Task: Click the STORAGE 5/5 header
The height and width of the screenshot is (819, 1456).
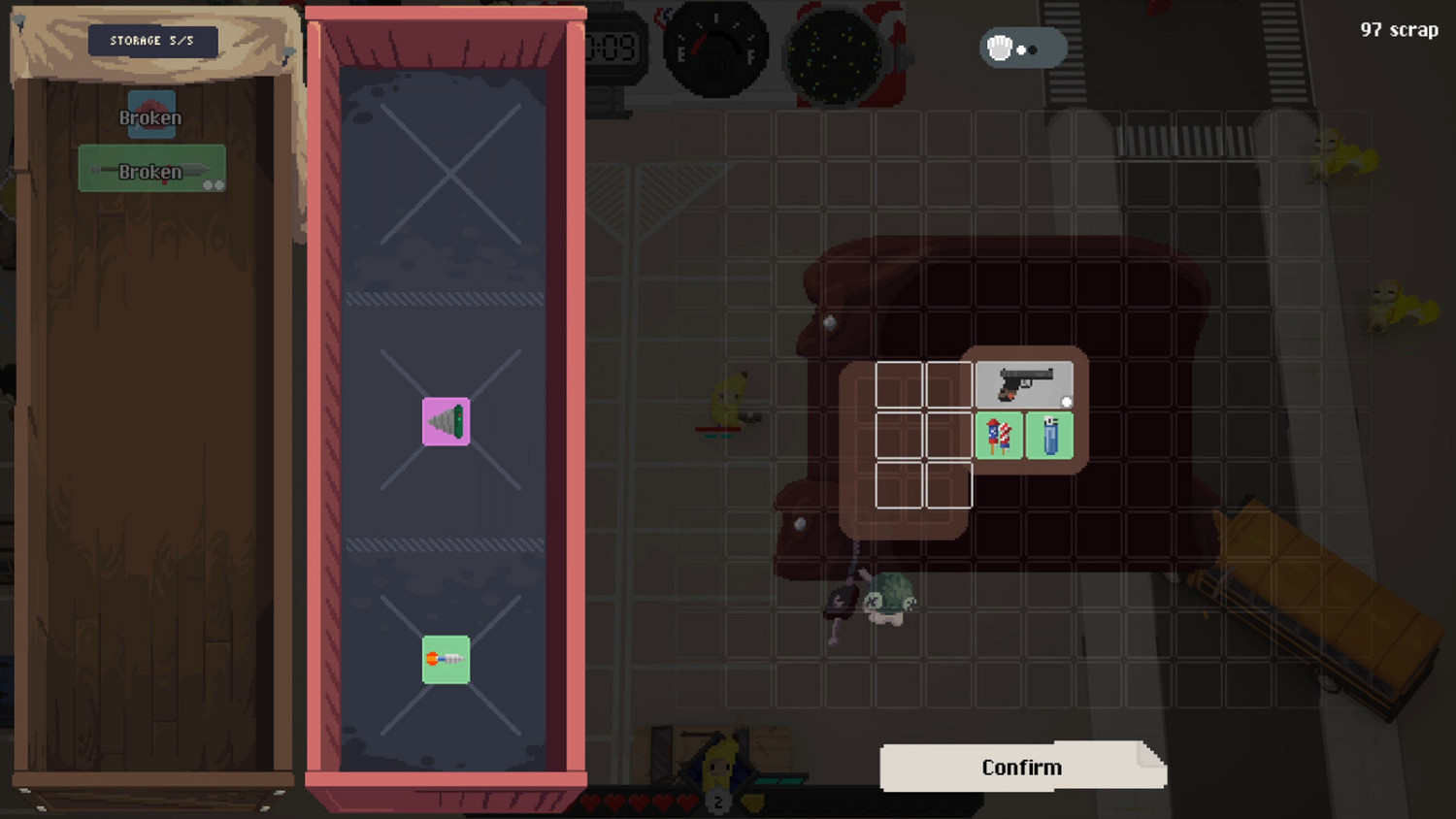Action: point(151,40)
